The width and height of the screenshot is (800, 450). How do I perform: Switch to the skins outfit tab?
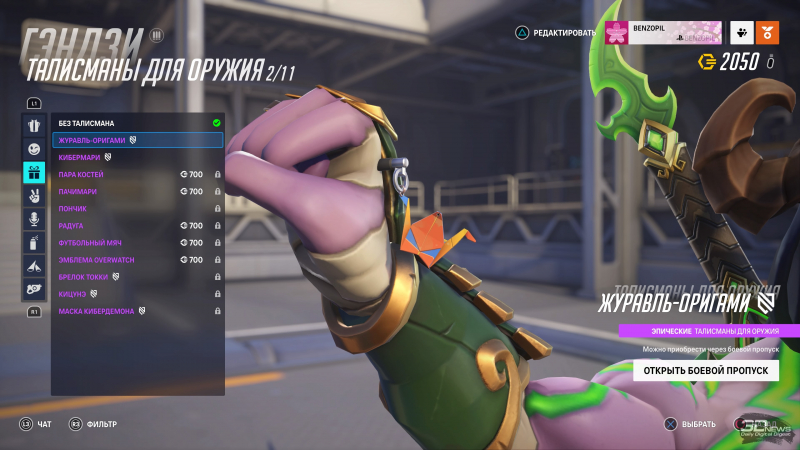pyautogui.click(x=34, y=126)
